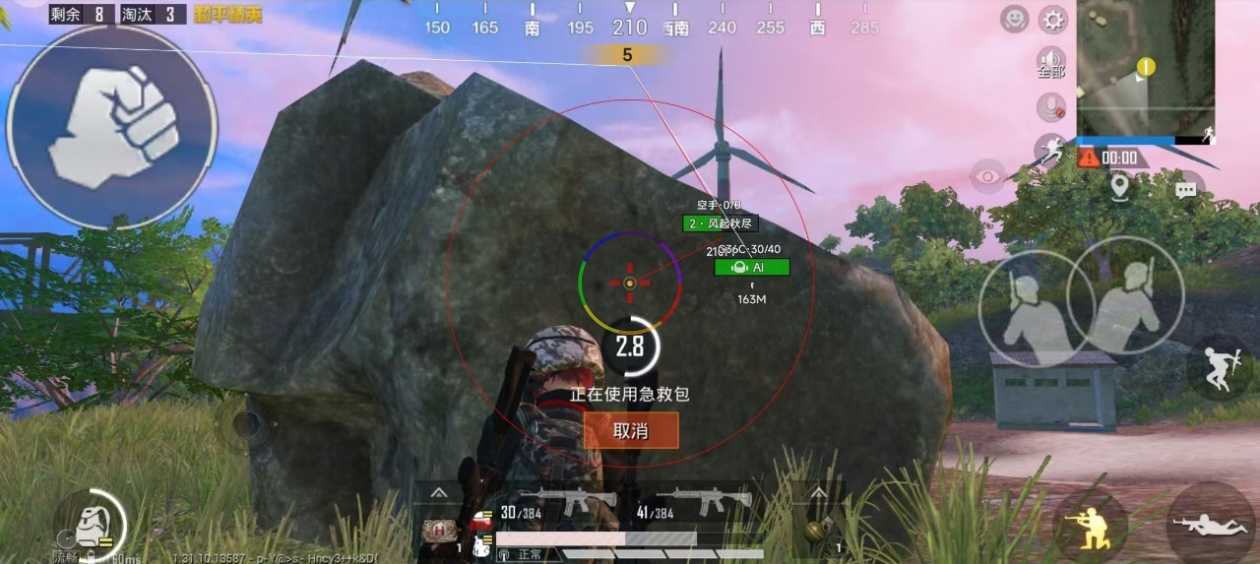This screenshot has height=564, width=1260.
Task: Tap the jump button
Action: point(1222,369)
